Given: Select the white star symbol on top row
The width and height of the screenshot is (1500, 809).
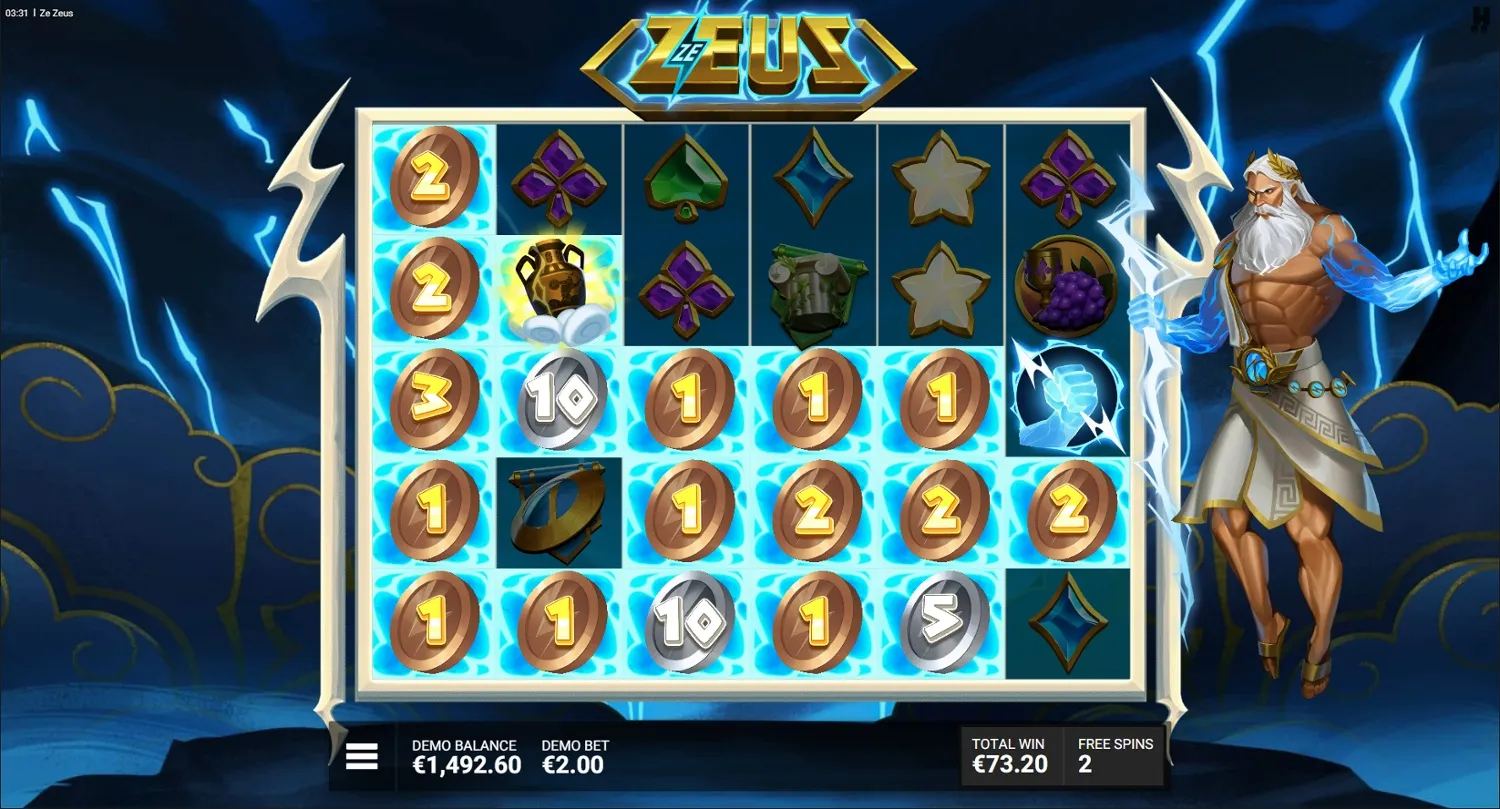Looking at the screenshot, I should click(940, 178).
